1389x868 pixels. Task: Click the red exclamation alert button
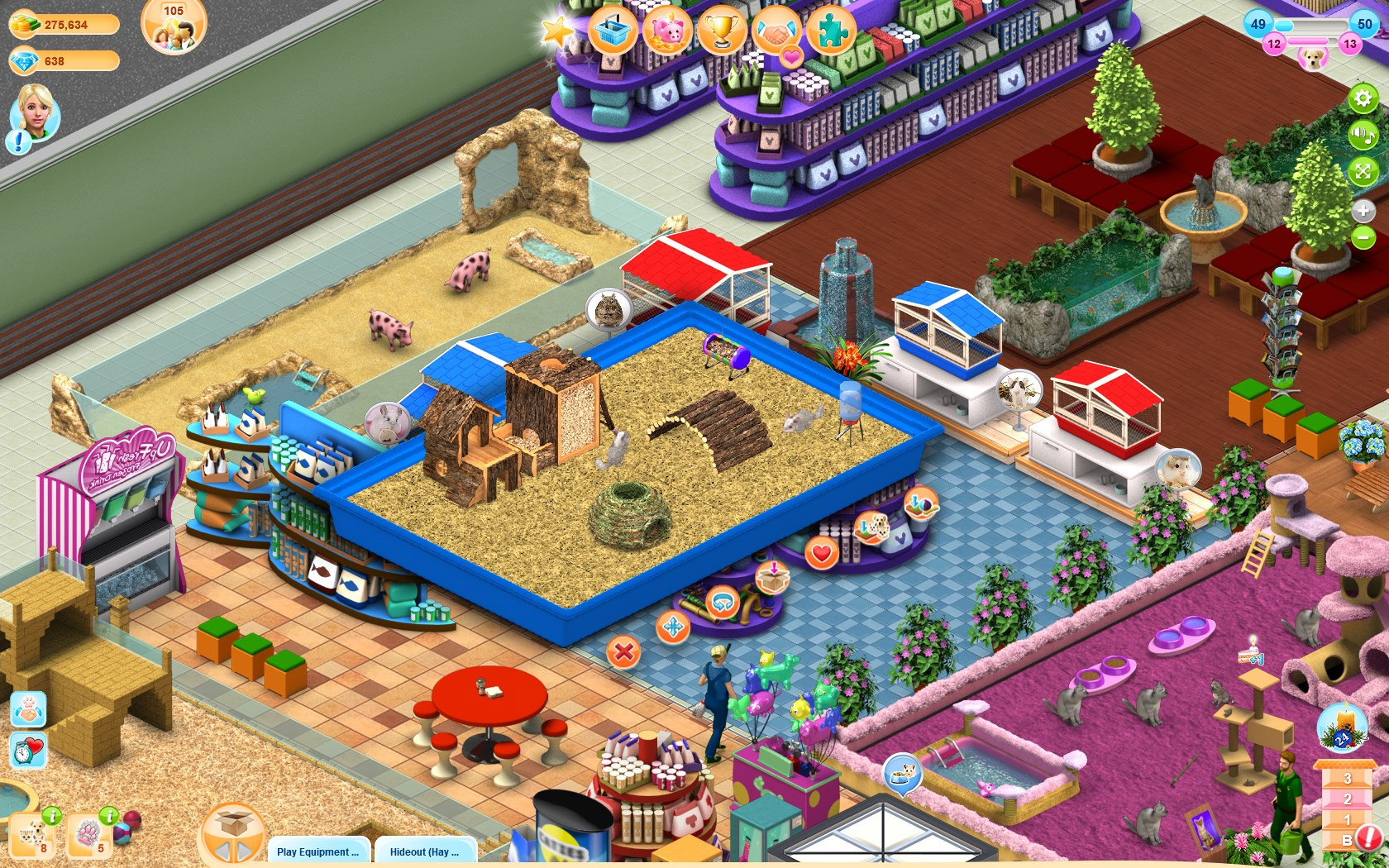point(1369,837)
